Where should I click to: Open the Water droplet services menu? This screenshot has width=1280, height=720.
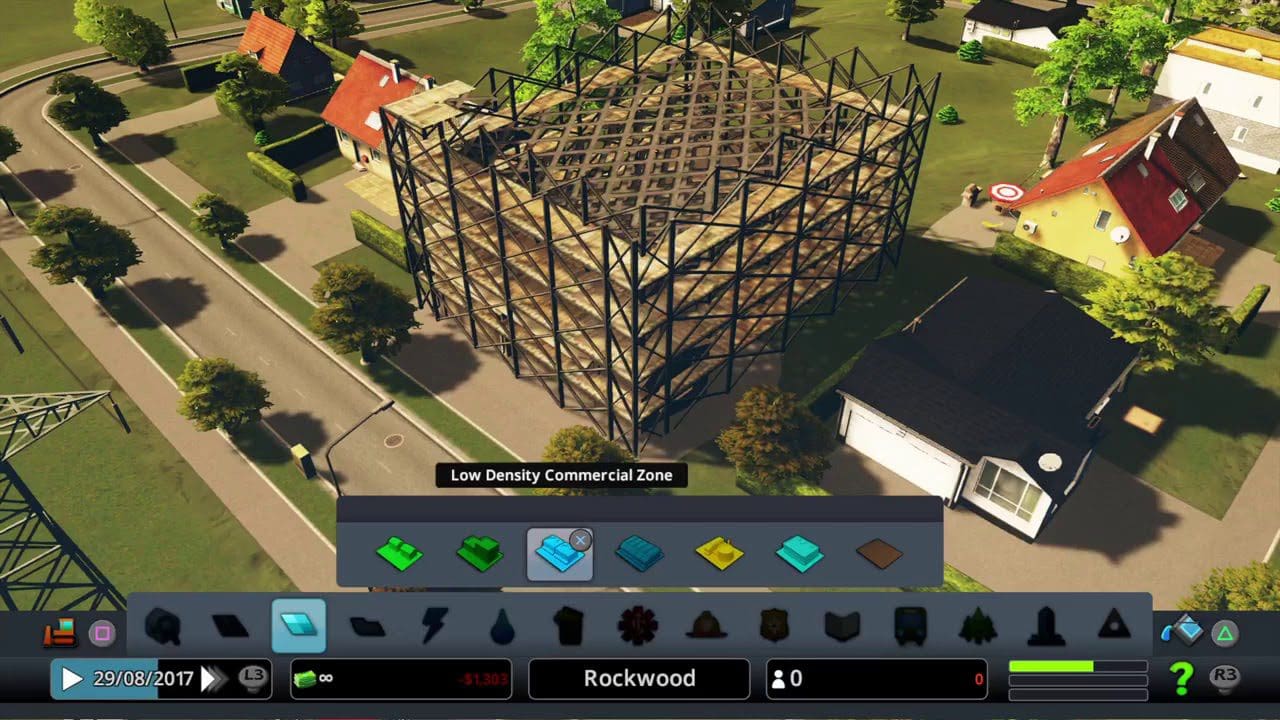click(502, 627)
